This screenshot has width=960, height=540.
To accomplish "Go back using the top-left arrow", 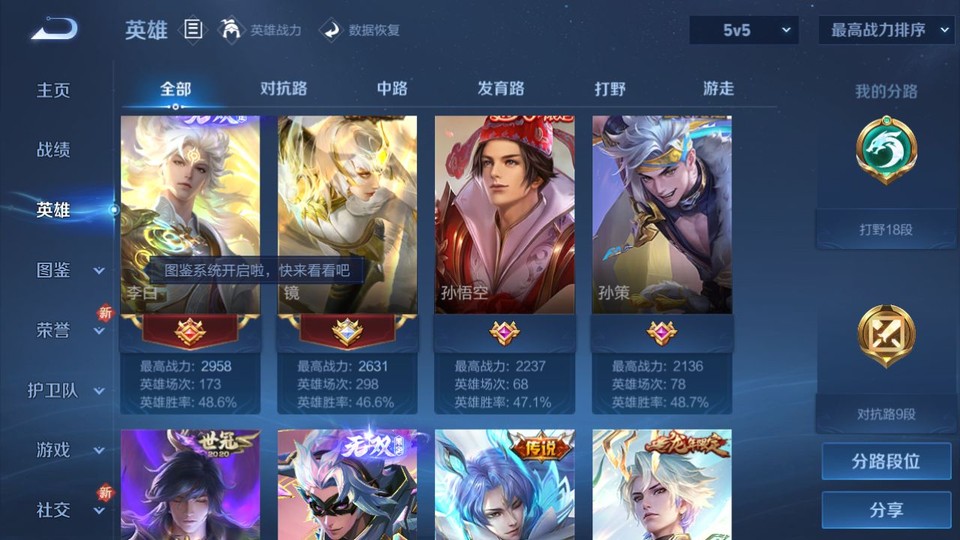I will coord(53,29).
